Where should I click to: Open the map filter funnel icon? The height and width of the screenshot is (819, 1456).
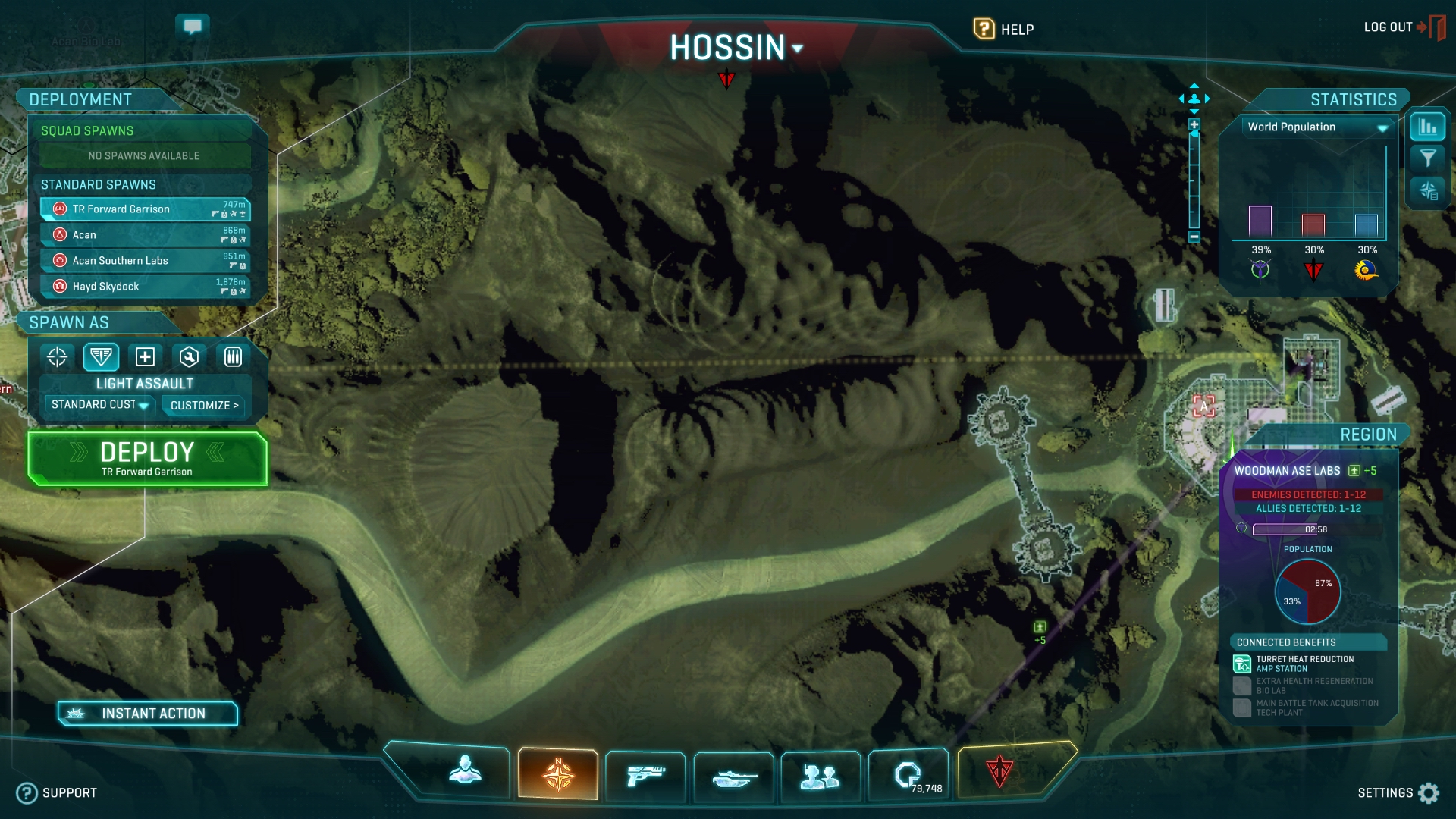1428,158
